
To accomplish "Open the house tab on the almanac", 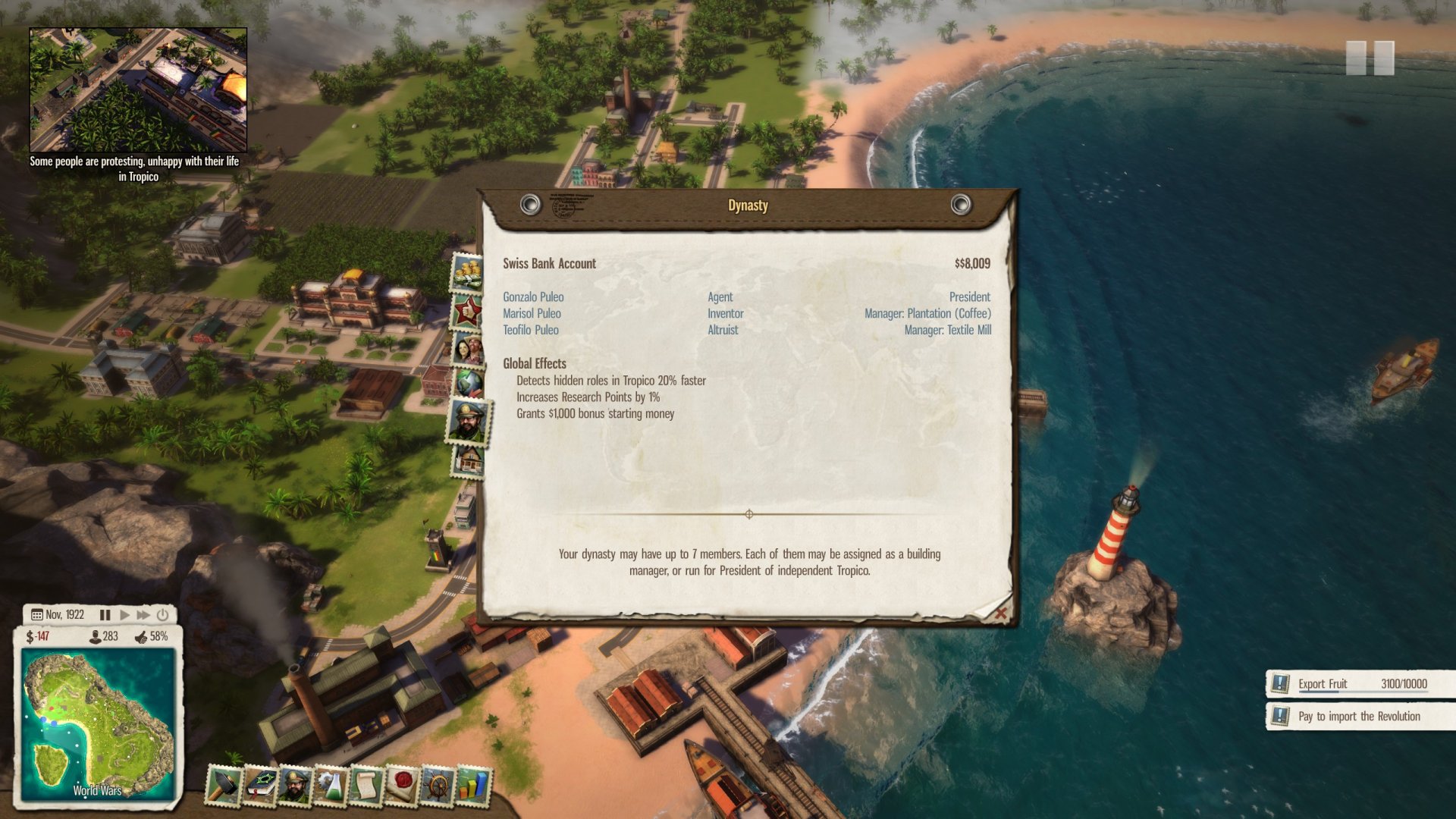I will (x=469, y=460).
